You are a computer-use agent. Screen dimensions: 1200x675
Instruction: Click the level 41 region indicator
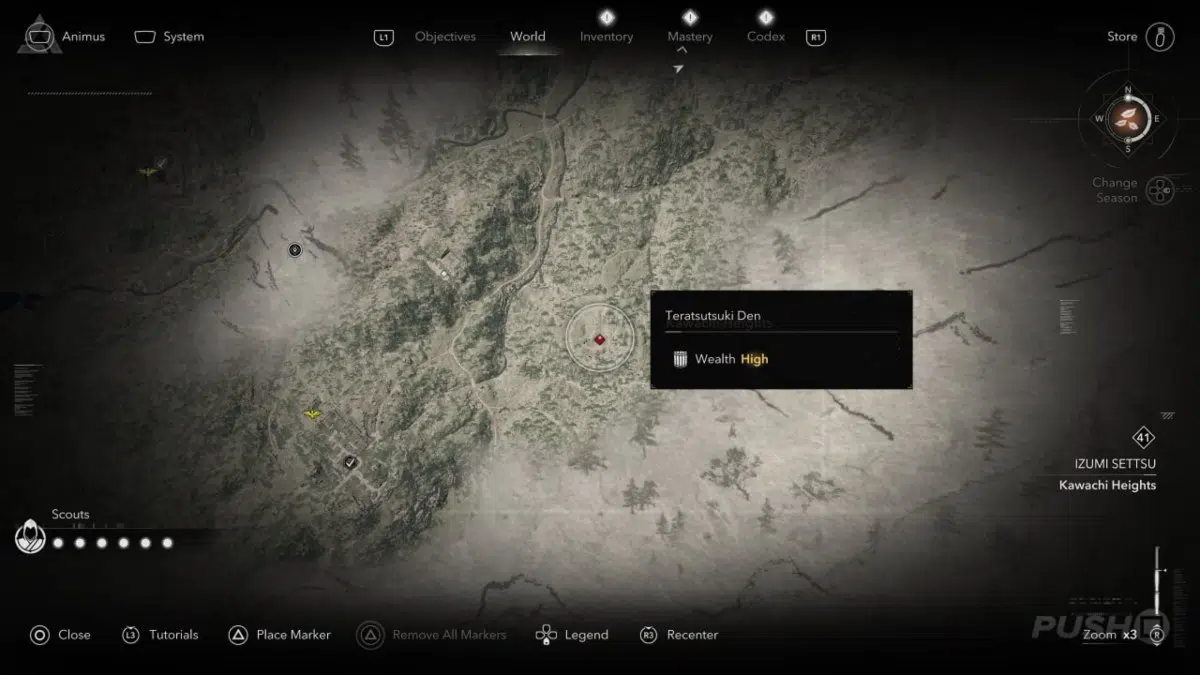(1143, 437)
